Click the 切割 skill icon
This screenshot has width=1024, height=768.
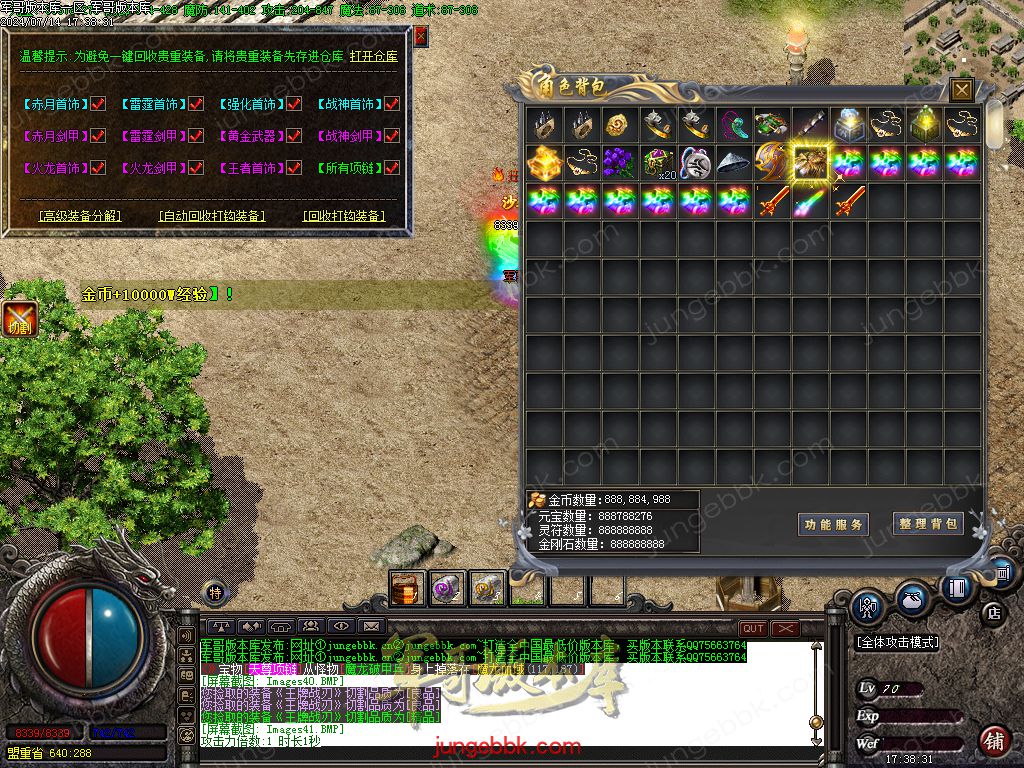point(19,318)
